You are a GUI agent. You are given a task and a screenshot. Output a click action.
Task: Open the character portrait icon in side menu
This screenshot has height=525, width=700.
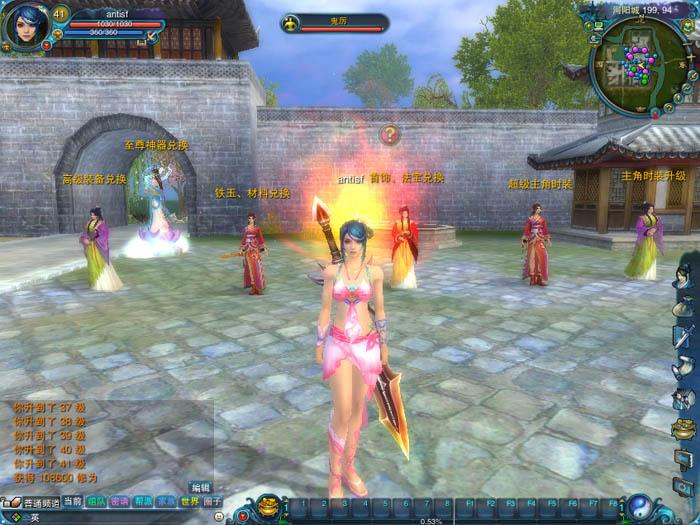point(684,273)
